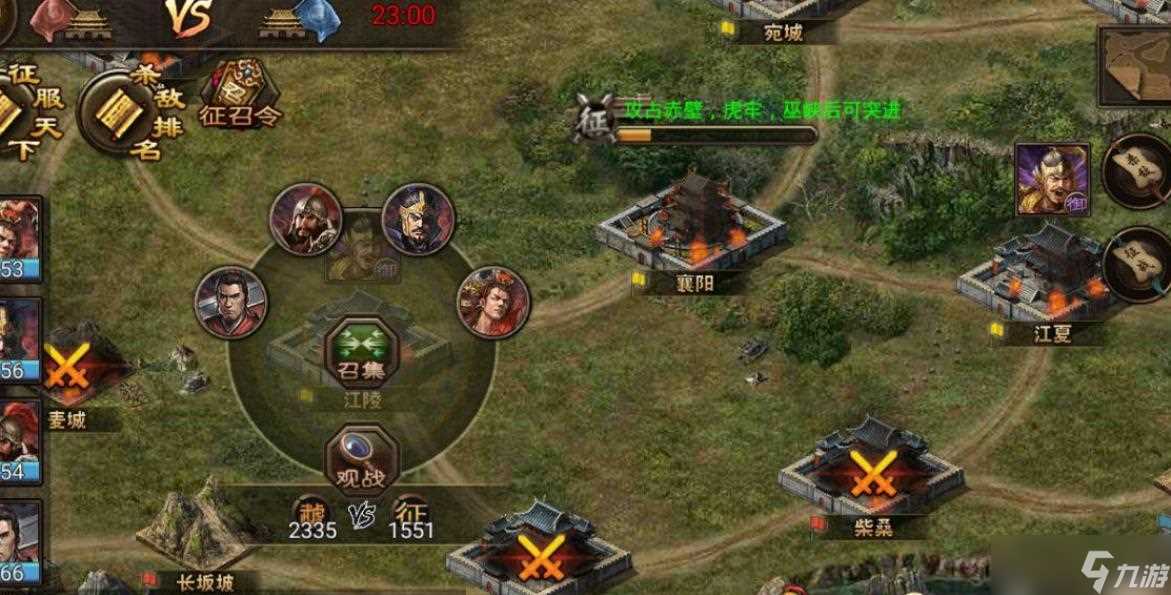The height and width of the screenshot is (595, 1171).
Task: Open the 征服天下 menu
Action: tap(22, 112)
